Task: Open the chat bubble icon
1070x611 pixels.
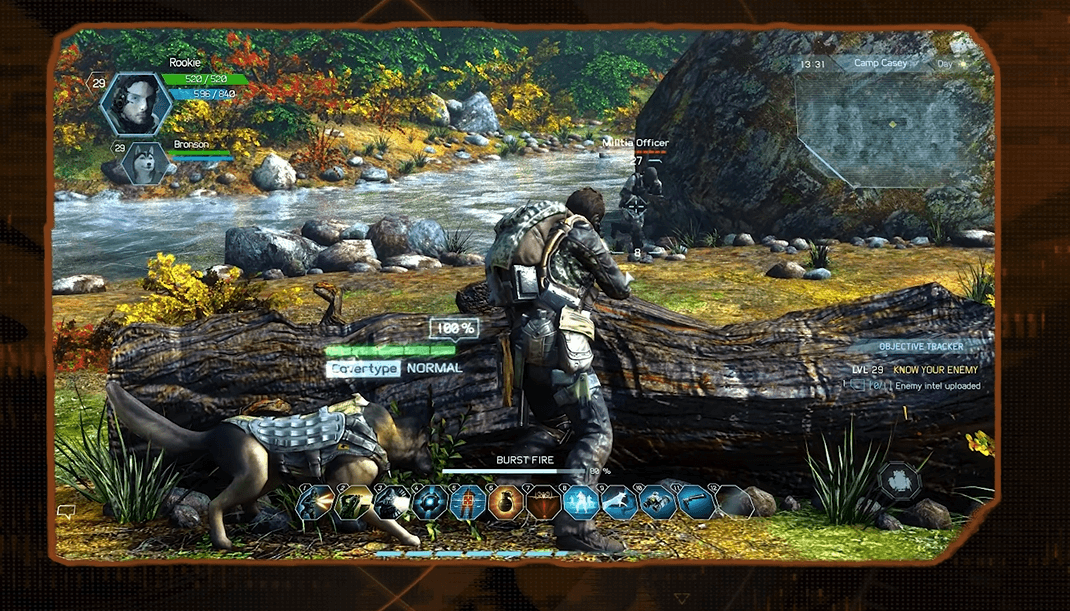Action: coord(67,512)
